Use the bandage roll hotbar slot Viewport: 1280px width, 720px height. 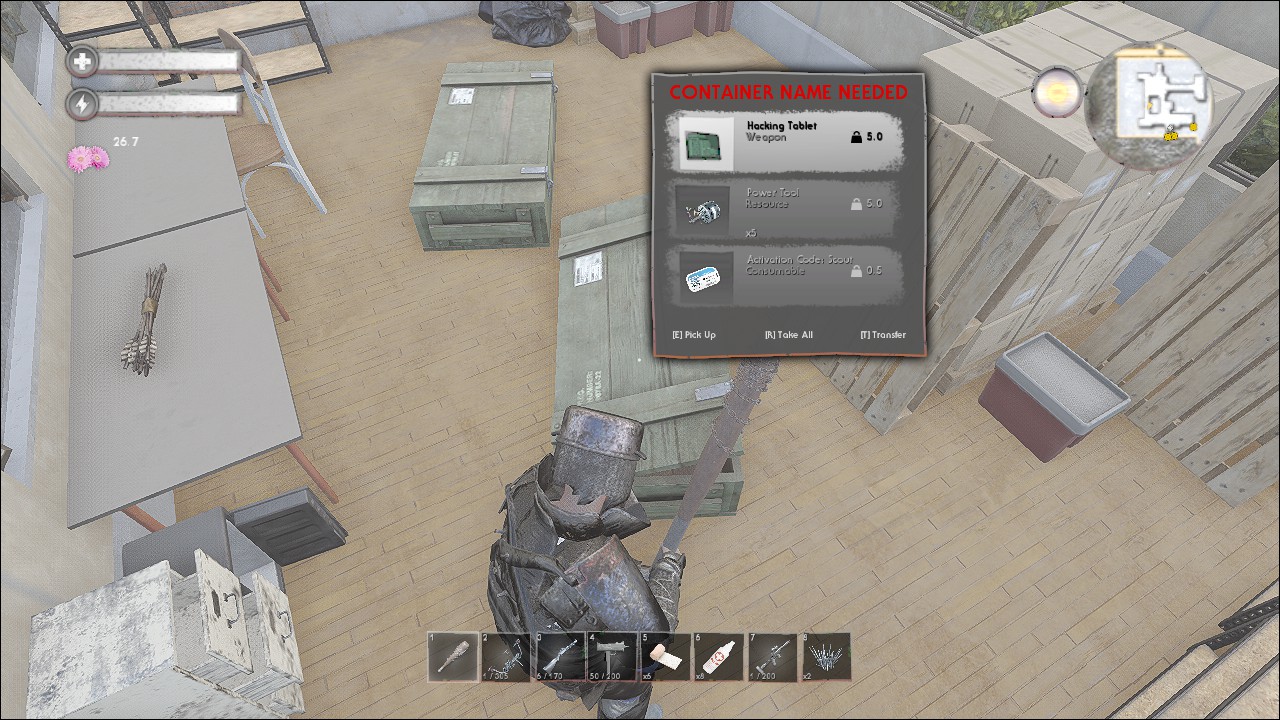[666, 657]
